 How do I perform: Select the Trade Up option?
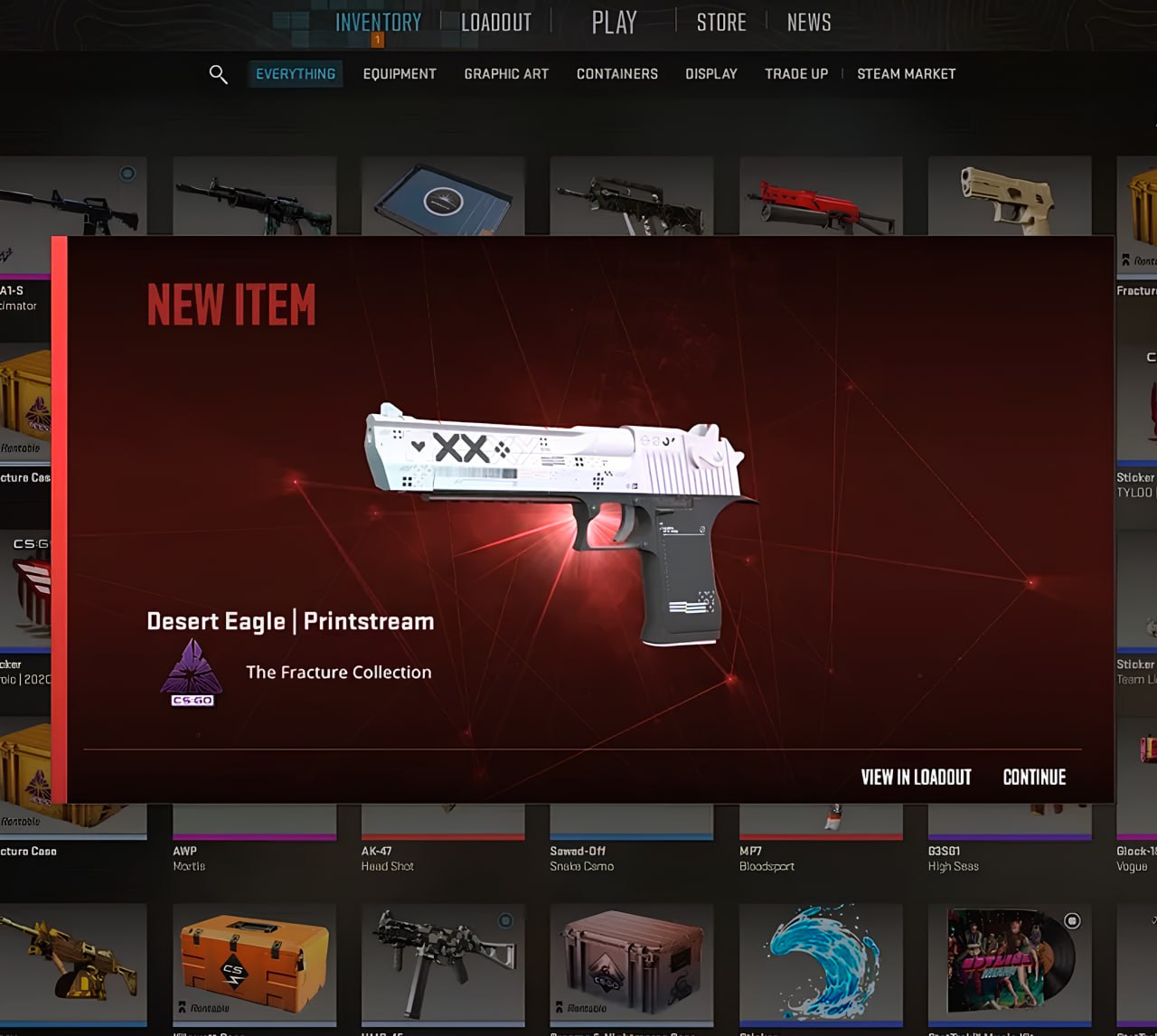pos(796,74)
